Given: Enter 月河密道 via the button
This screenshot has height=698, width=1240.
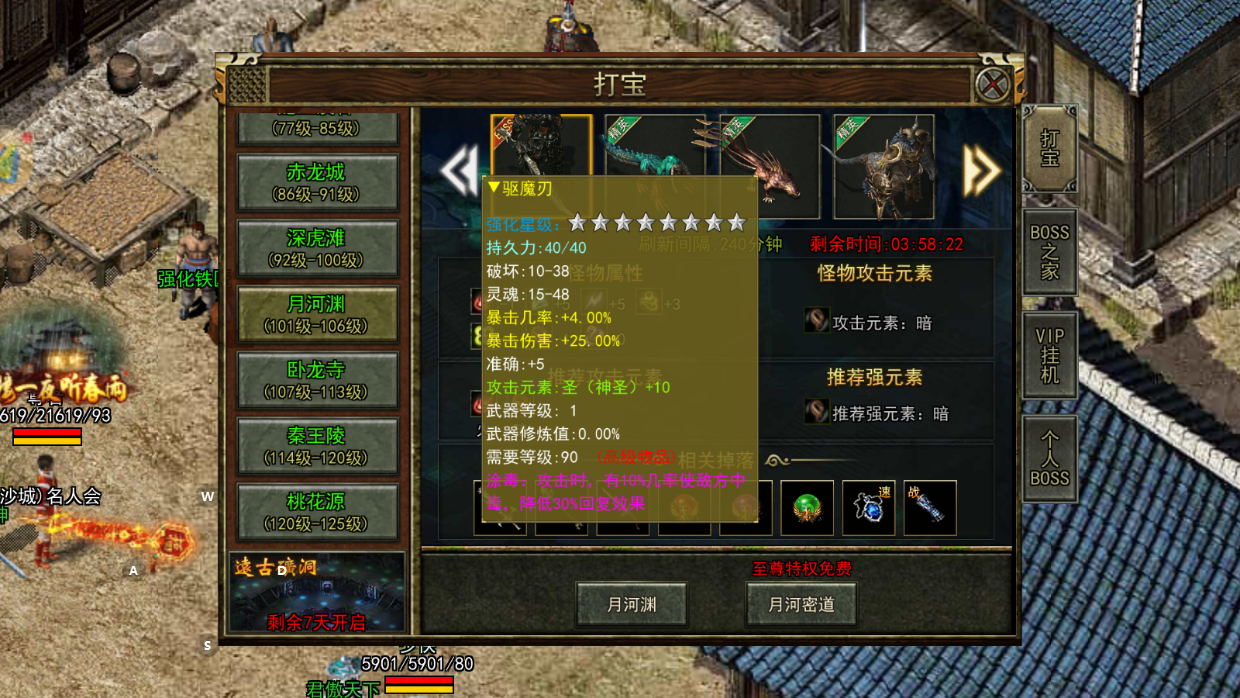Looking at the screenshot, I should point(801,605).
